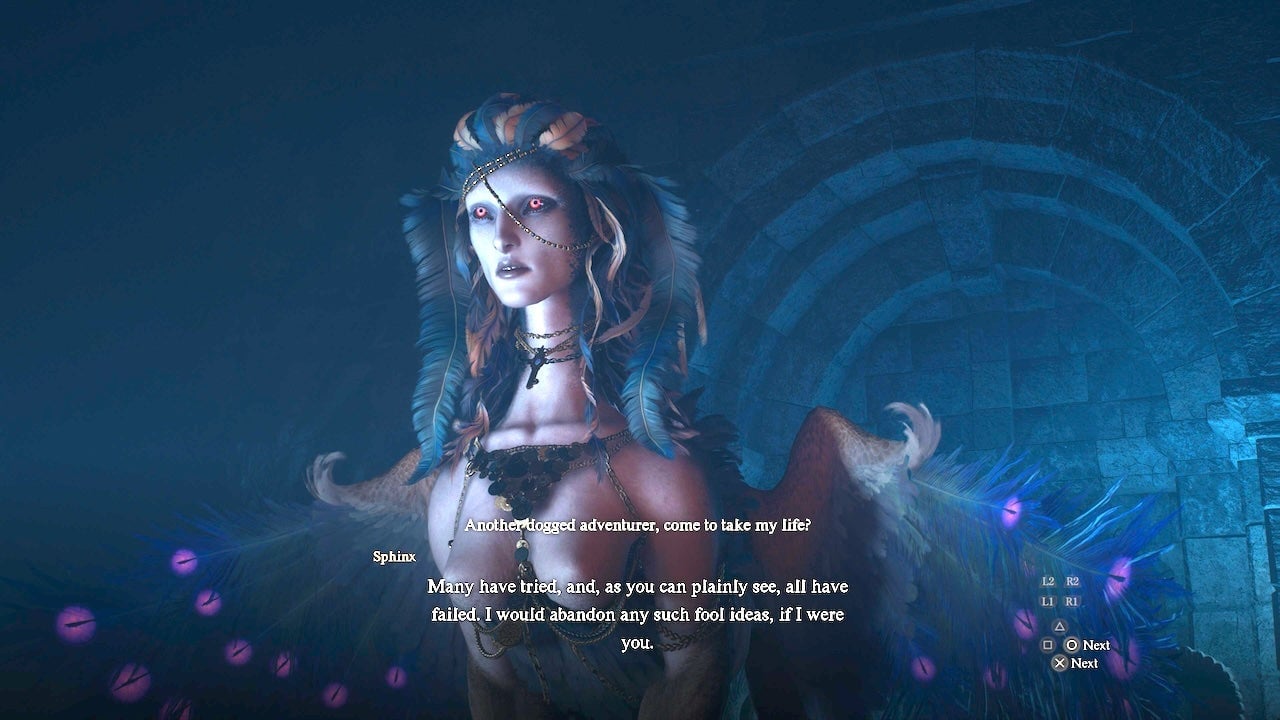Click the L2 shoulder button prompt
Image resolution: width=1280 pixels, height=720 pixels.
(x=1046, y=581)
